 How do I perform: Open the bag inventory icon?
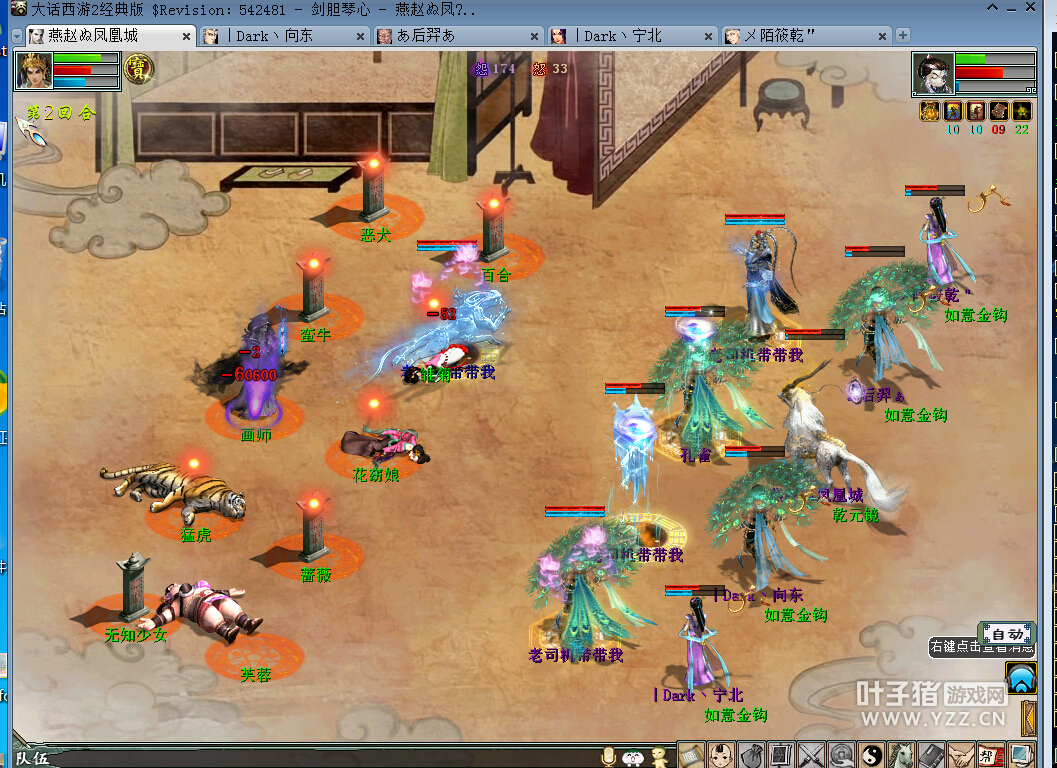[x=752, y=755]
